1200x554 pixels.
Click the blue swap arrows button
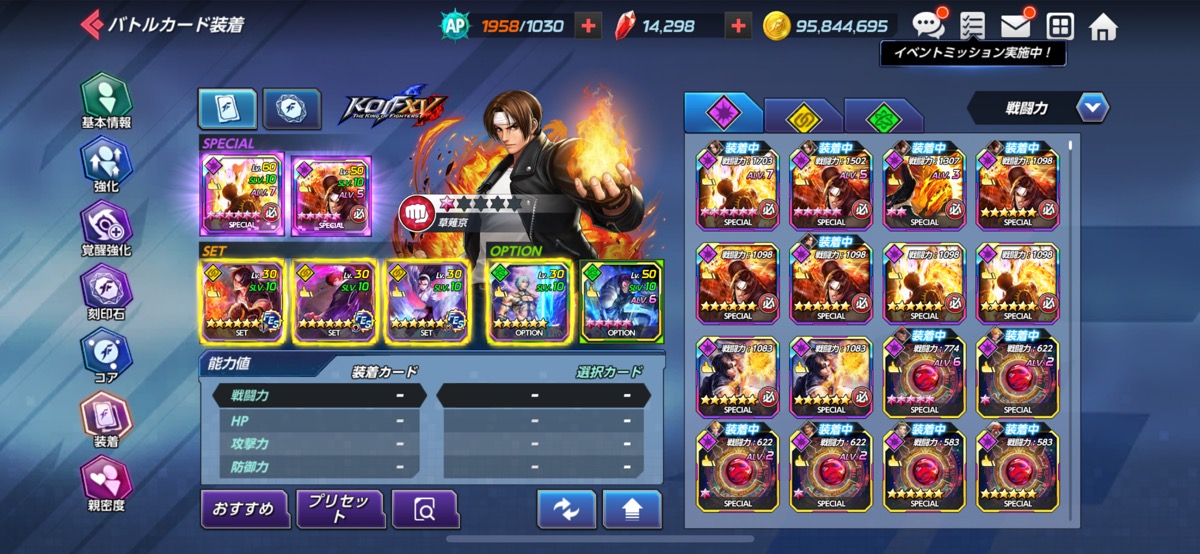566,510
